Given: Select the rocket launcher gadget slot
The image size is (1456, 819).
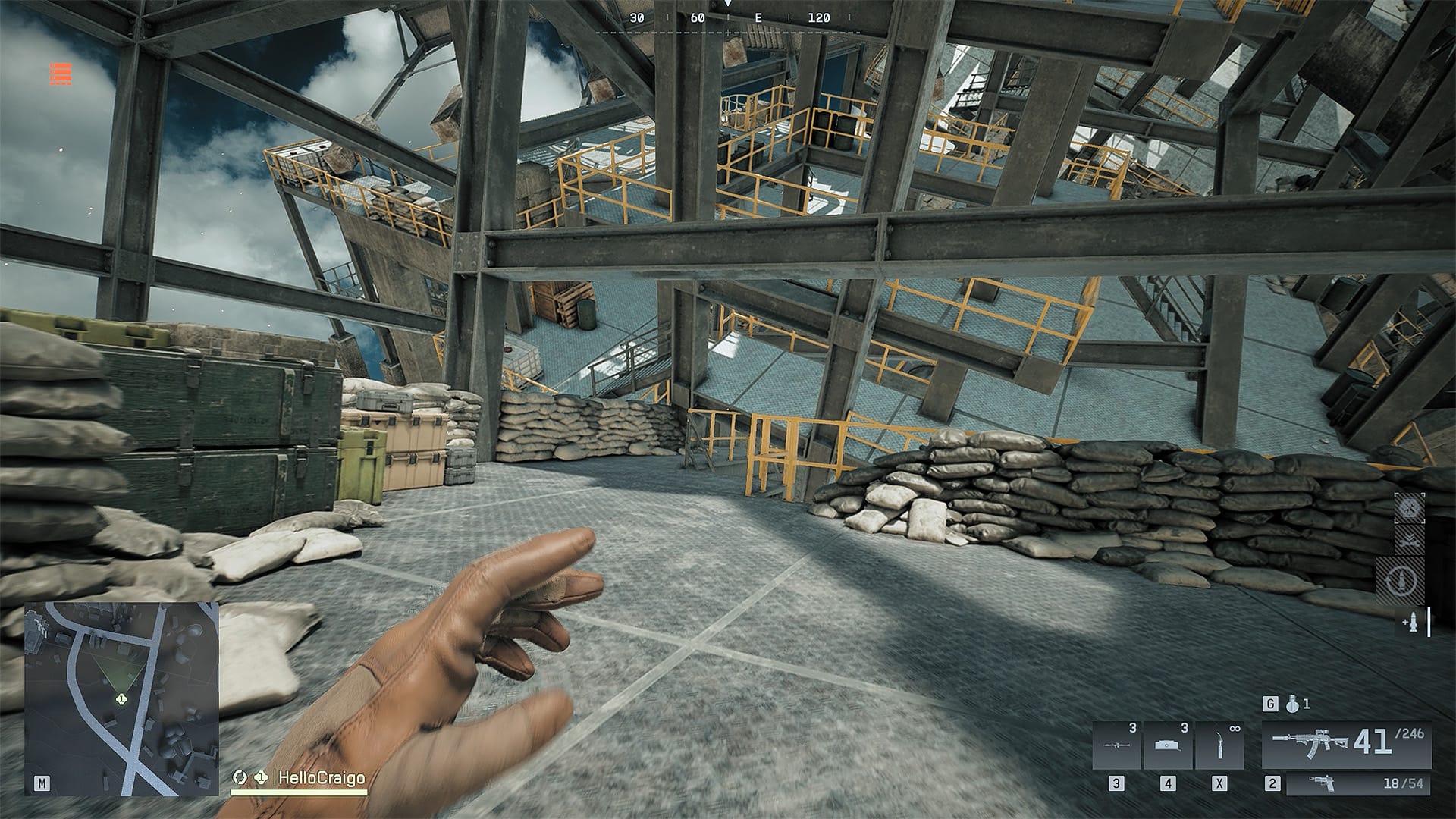Looking at the screenshot, I should 1117,745.
